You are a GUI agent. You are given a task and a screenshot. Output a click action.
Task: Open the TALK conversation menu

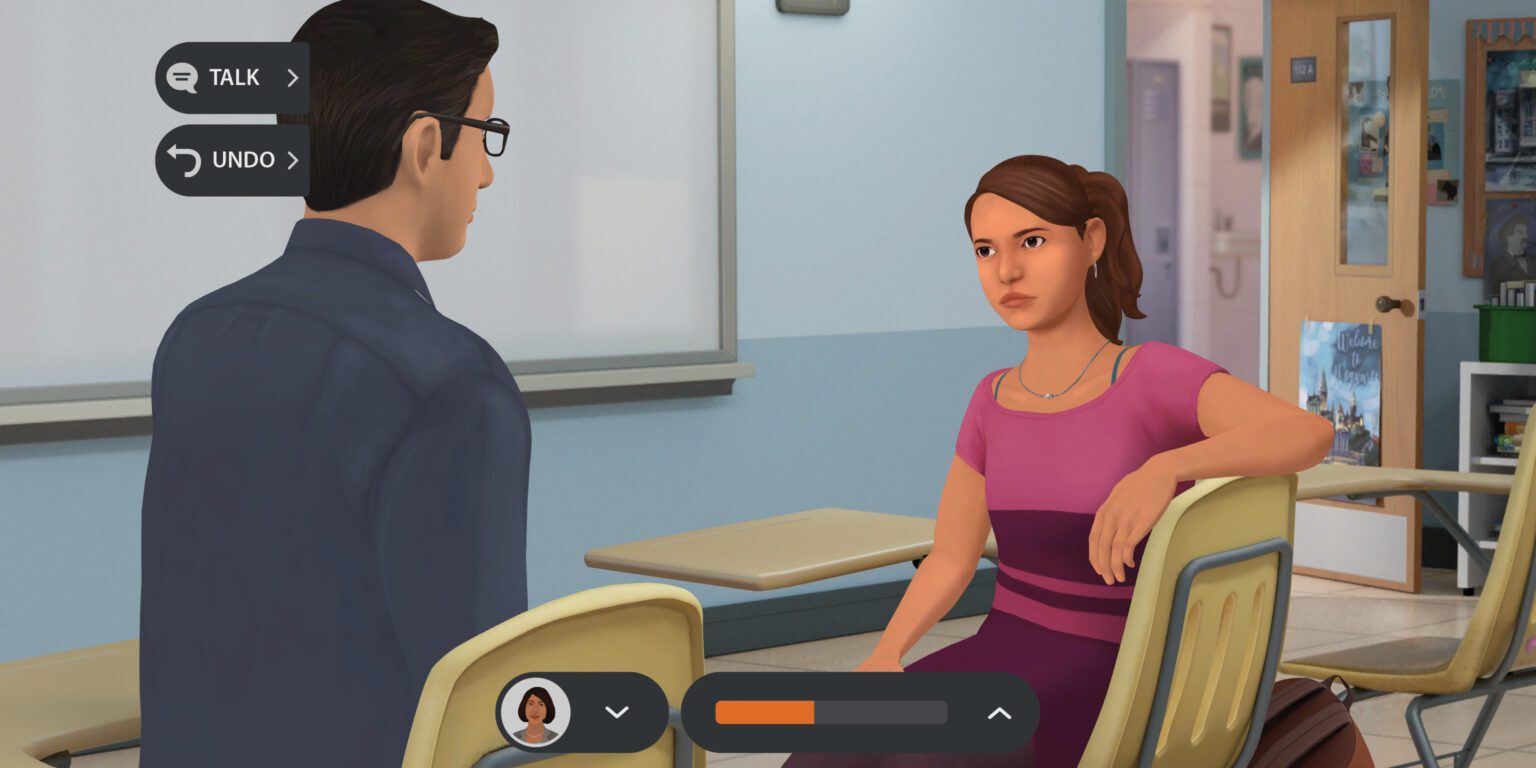(232, 78)
